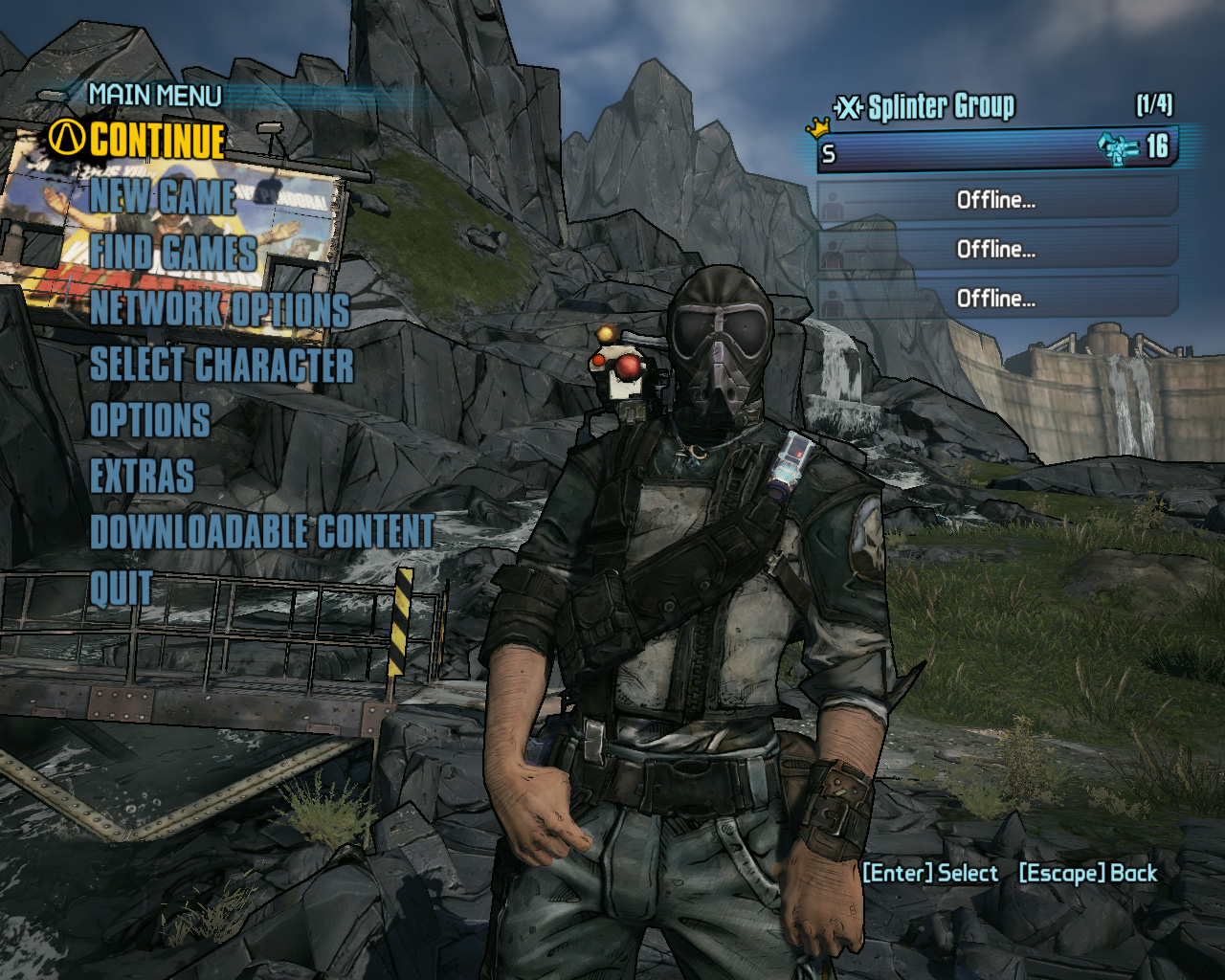Choose Select Character
1225x980 pixels.
[221, 365]
